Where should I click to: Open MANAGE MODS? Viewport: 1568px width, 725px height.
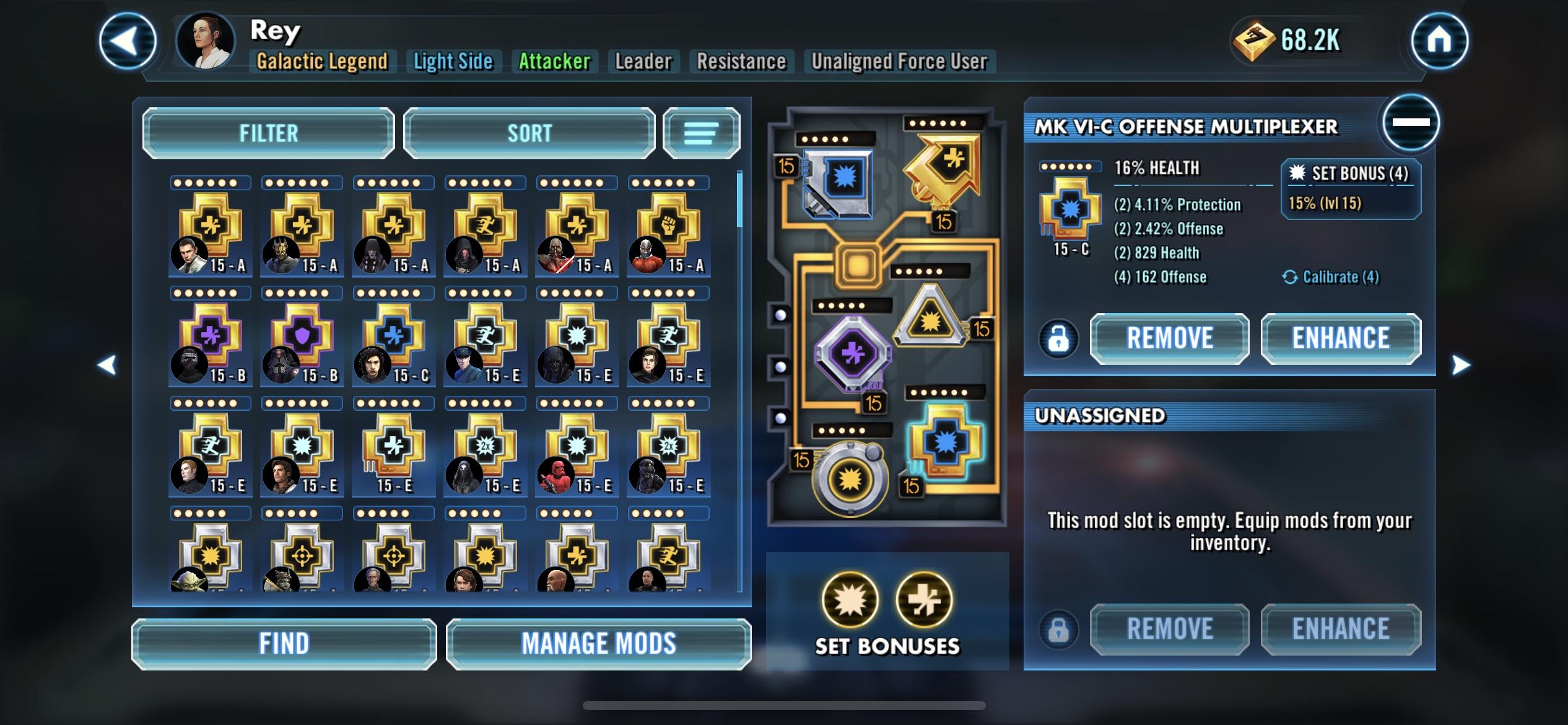tap(598, 644)
